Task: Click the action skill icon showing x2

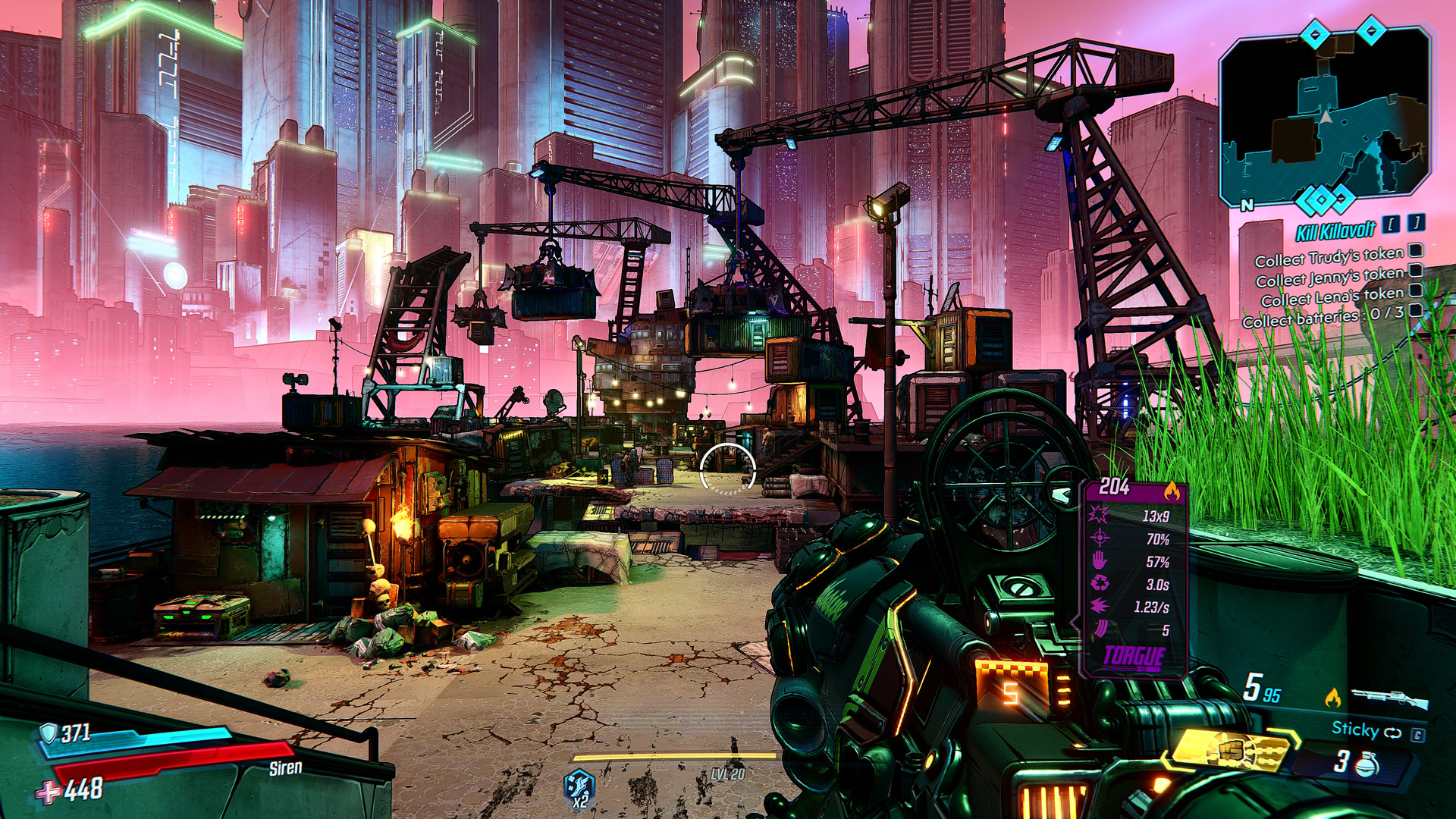Action: click(579, 787)
